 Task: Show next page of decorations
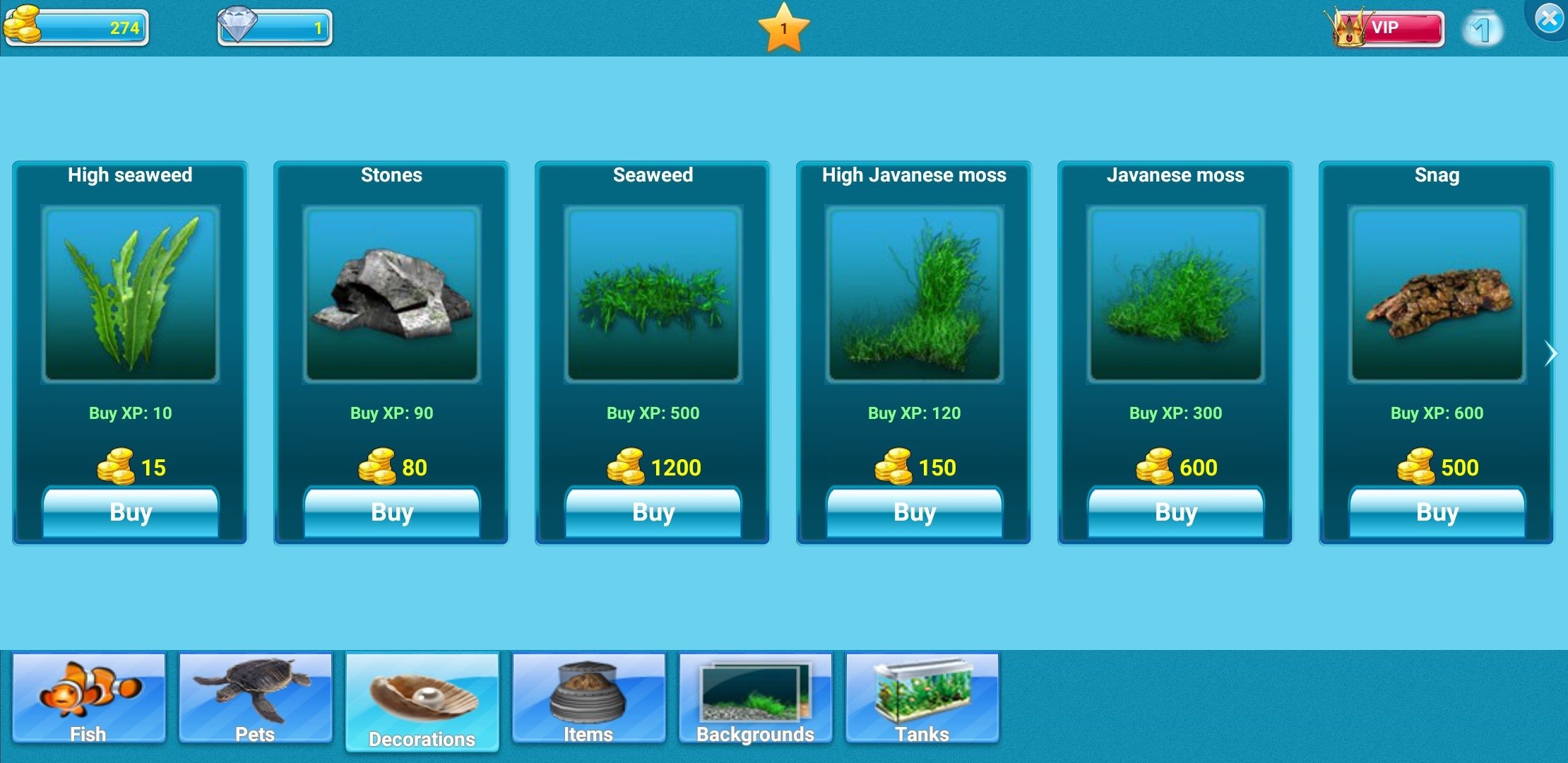(1550, 353)
